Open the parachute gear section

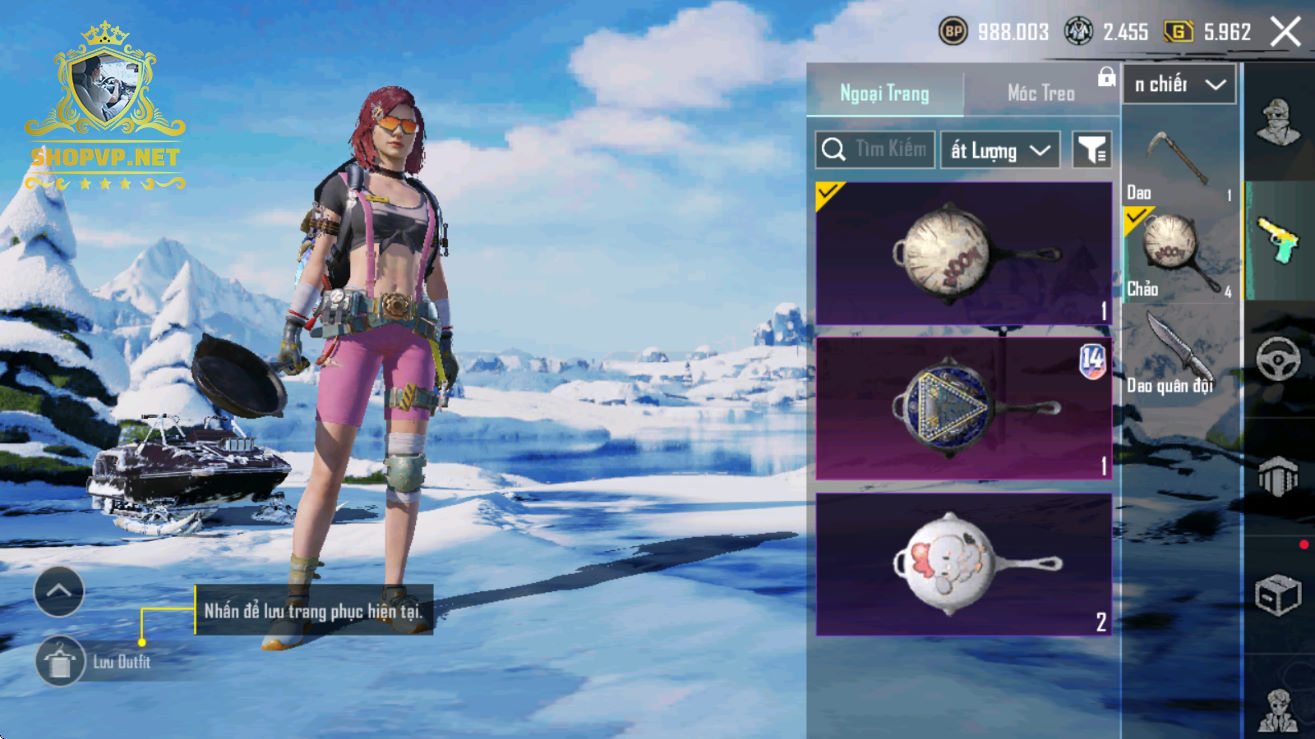pyautogui.click(x=1278, y=476)
